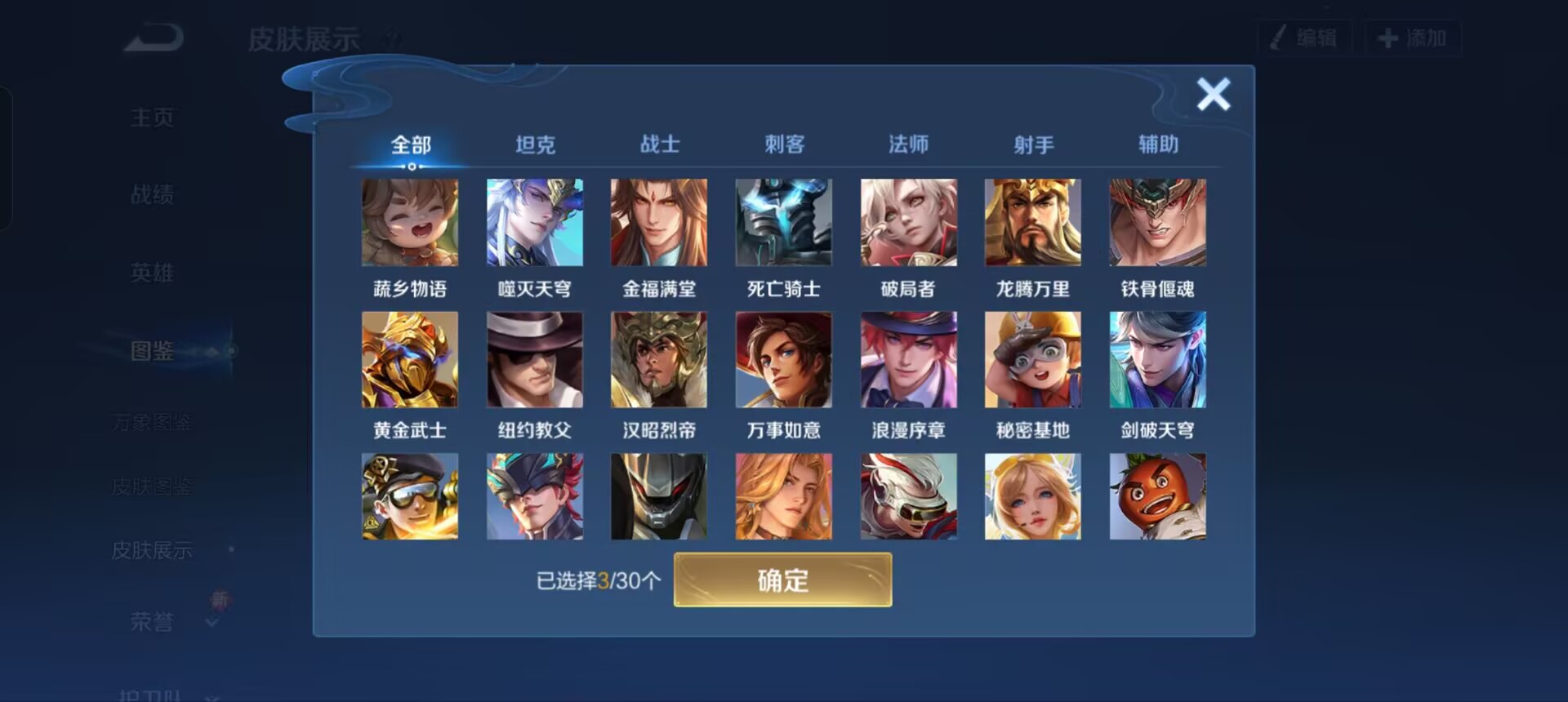Click the 添加 (add) plus icon
Viewport: 1568px width, 702px height.
1388,37
